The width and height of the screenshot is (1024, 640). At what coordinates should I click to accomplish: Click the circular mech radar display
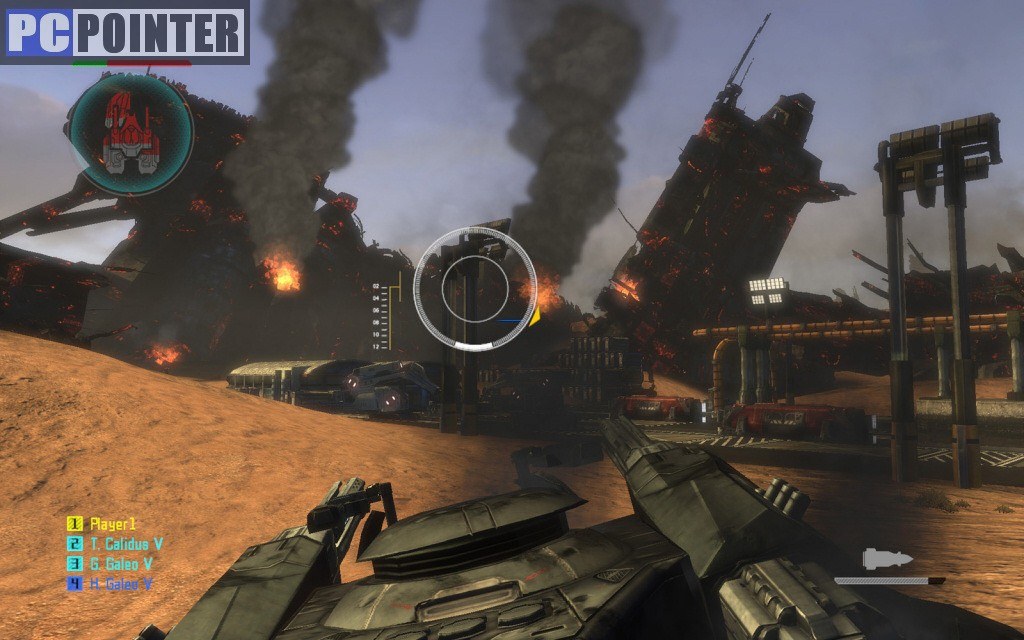(130, 134)
